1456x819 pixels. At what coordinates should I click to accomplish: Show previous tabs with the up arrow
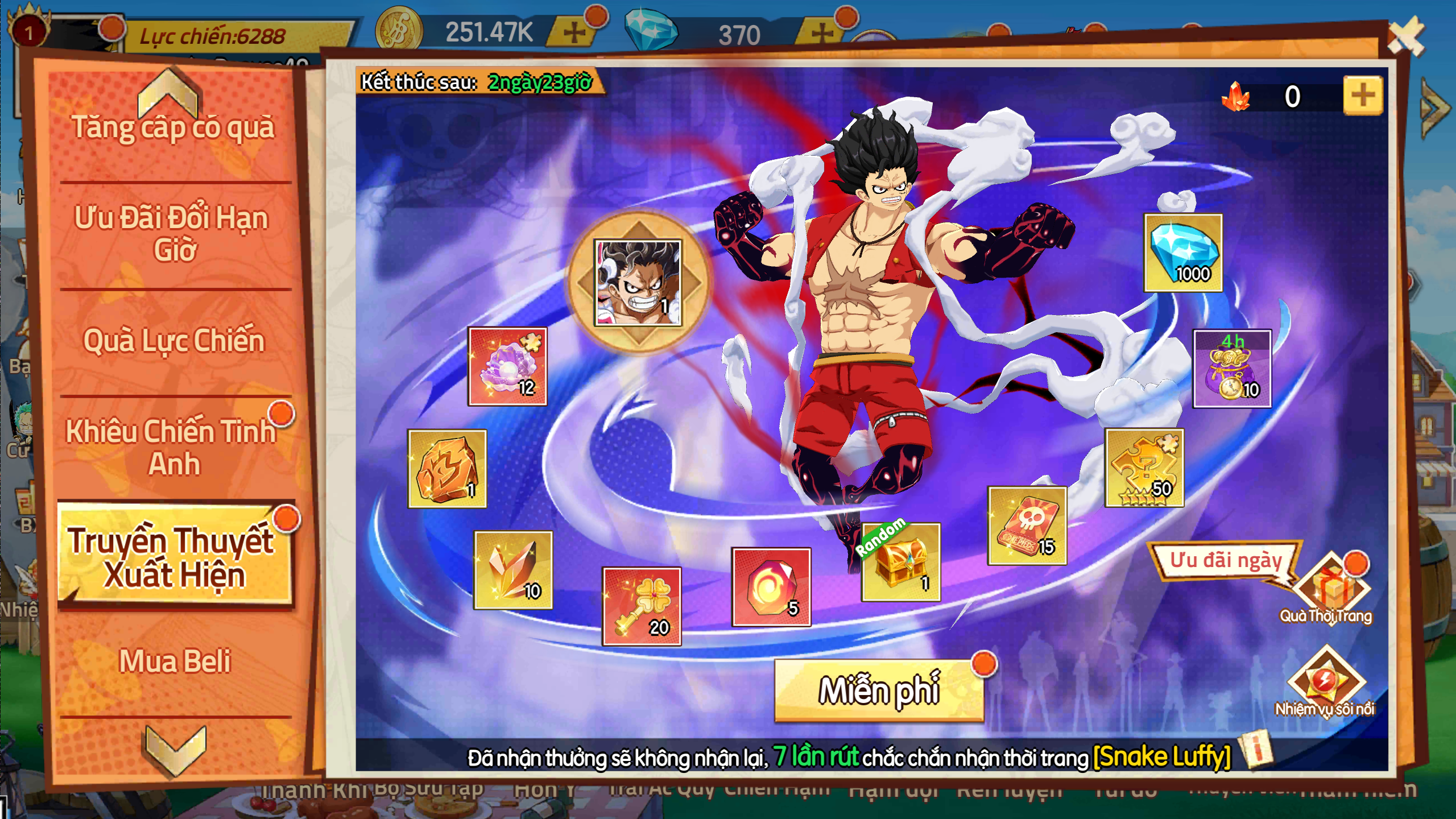point(168,92)
